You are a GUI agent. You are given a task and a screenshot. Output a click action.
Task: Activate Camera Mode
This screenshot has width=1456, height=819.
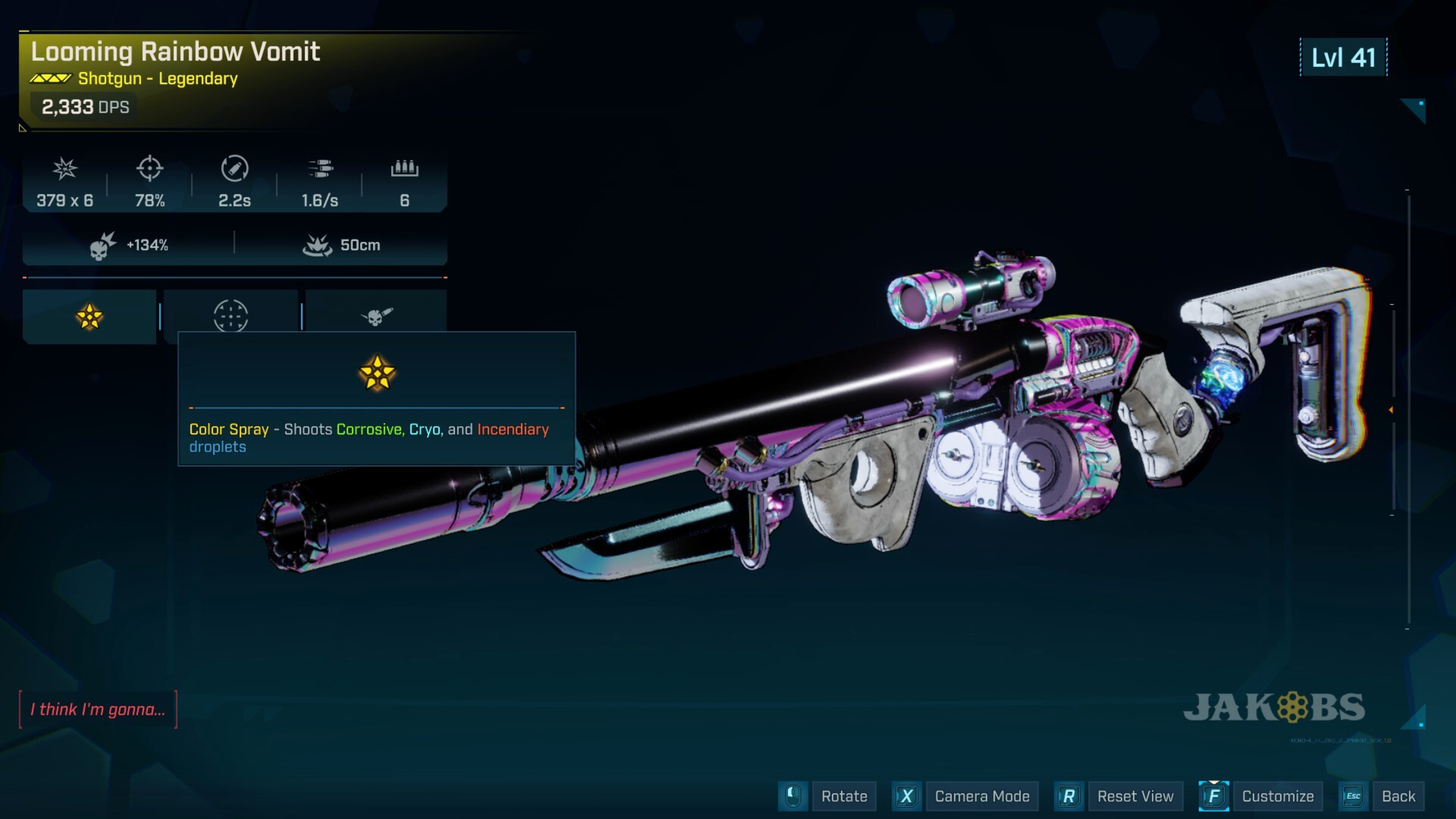(982, 796)
